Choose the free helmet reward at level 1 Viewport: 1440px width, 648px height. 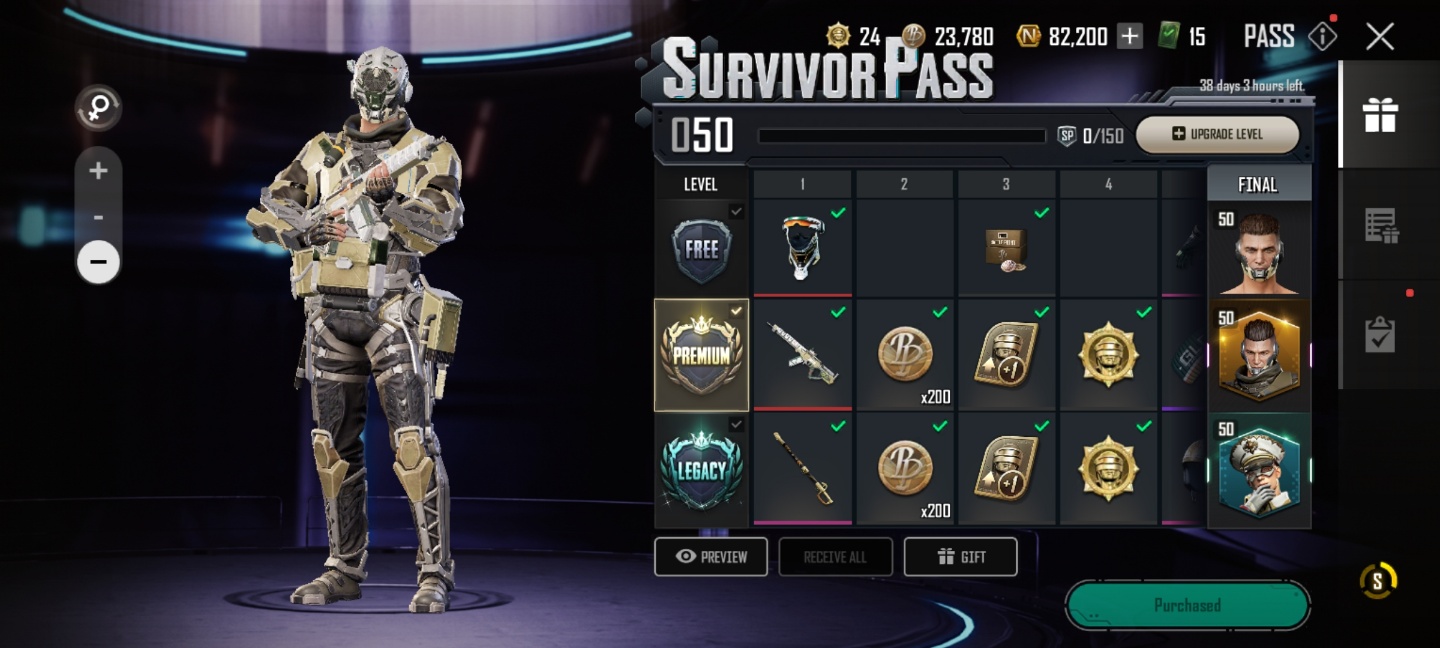click(802, 248)
